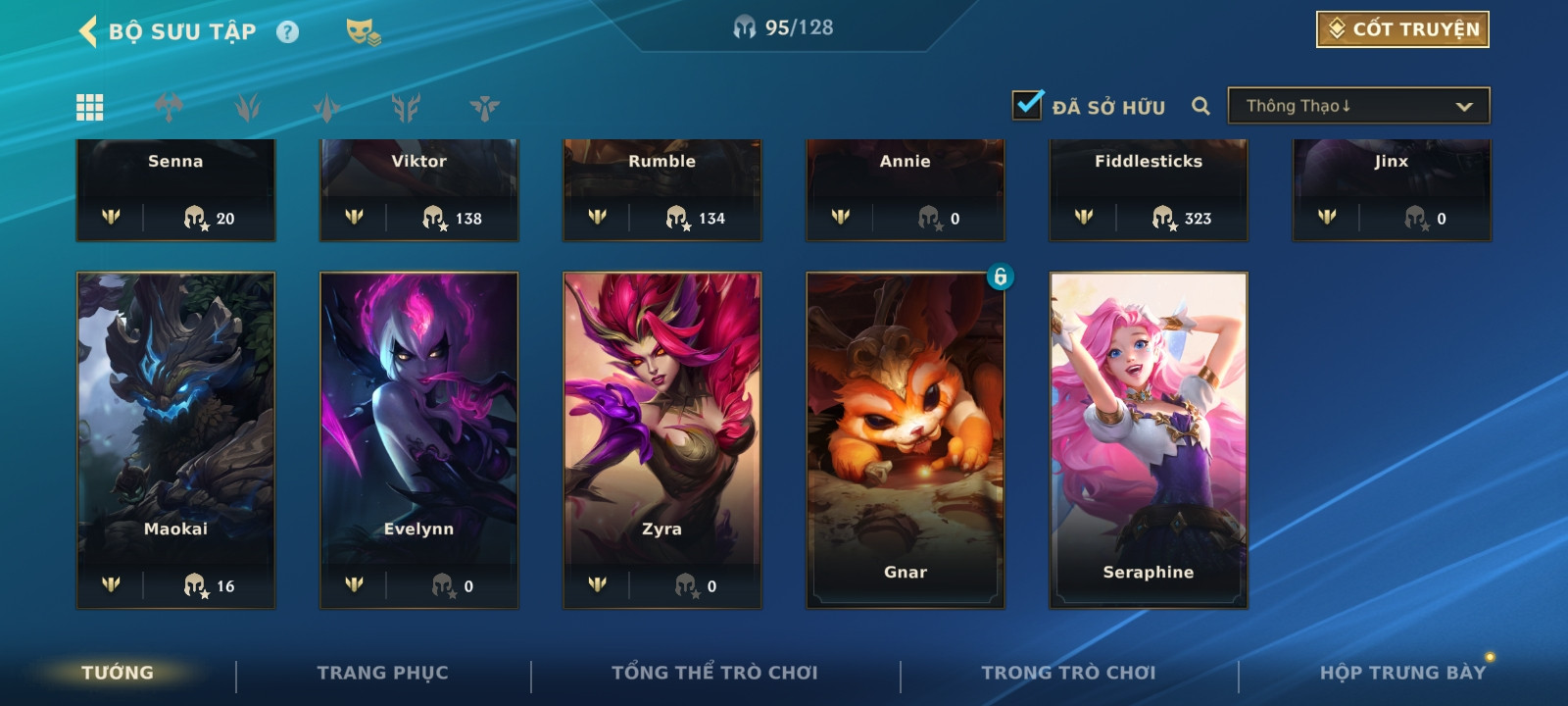Viewport: 1568px width, 706px height.
Task: Switch to Trong Trò Chơi tab
Action: [x=1068, y=673]
